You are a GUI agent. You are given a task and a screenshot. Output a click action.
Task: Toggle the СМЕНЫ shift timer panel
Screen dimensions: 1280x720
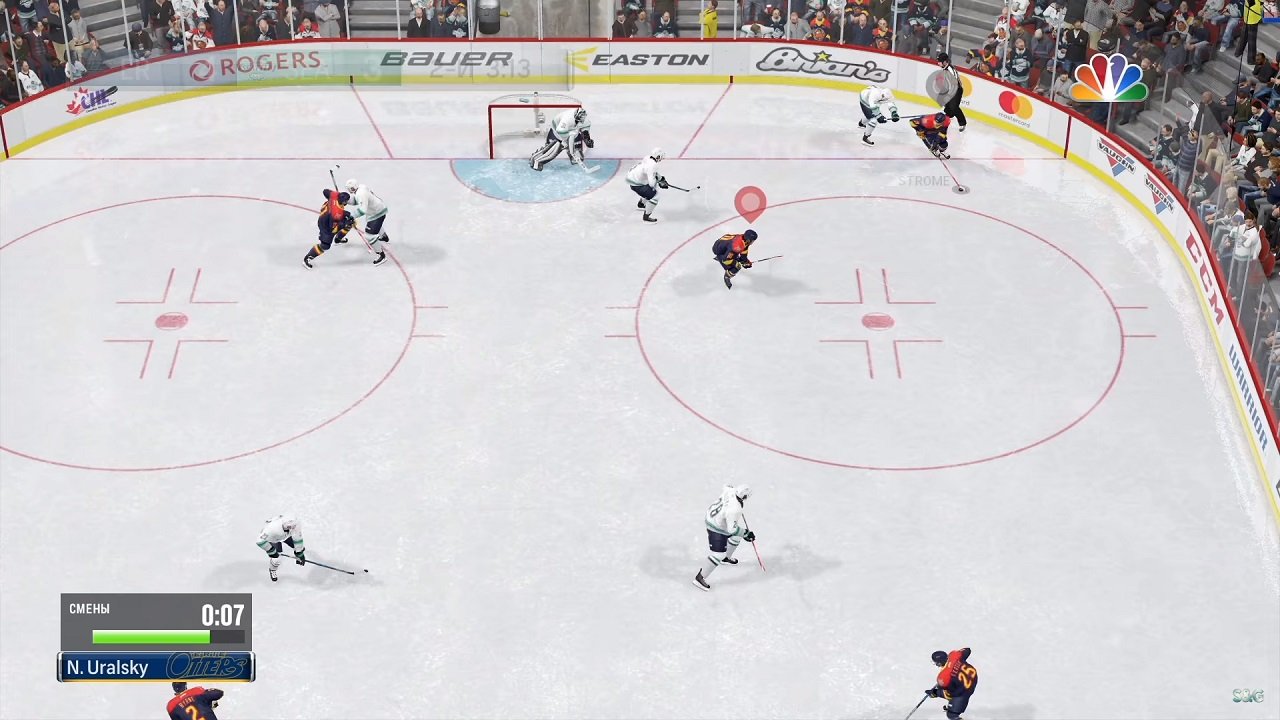(x=155, y=620)
